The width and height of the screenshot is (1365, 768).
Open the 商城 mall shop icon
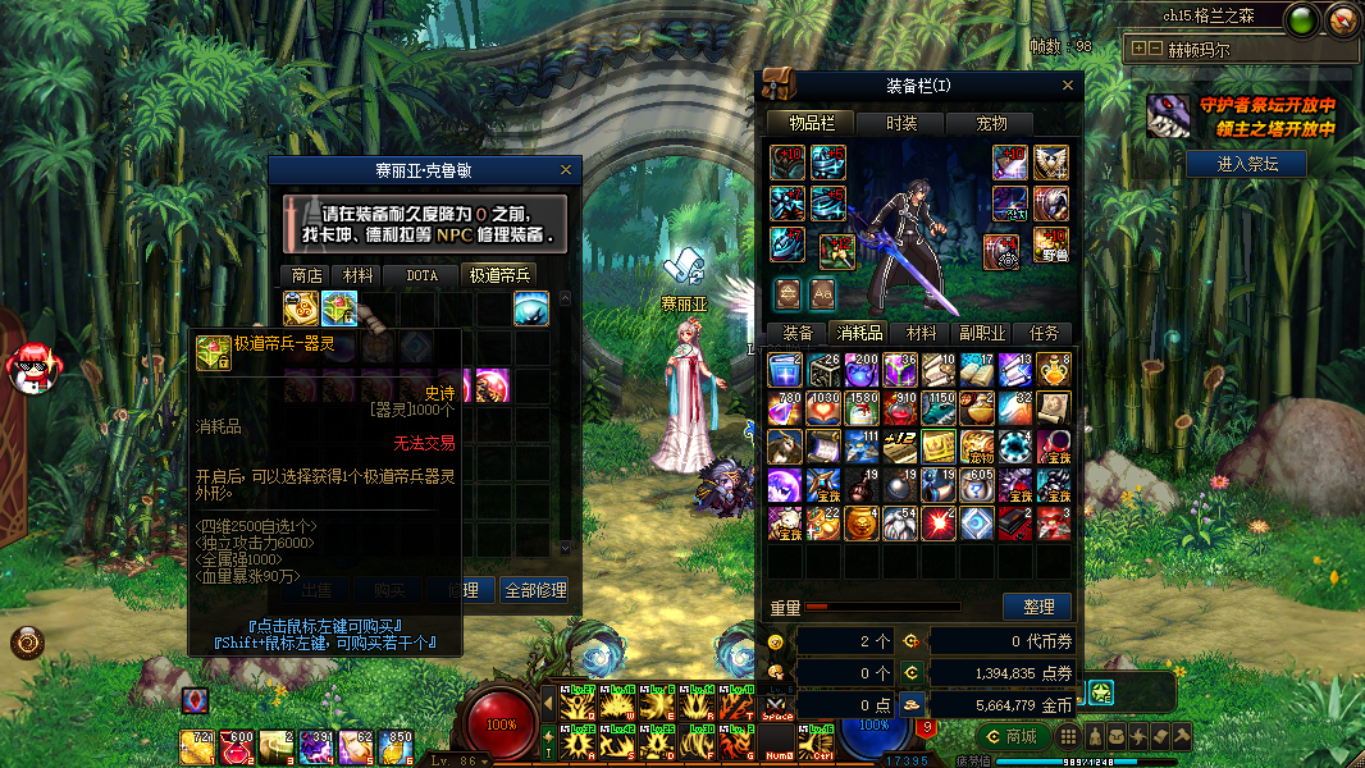(x=1014, y=737)
